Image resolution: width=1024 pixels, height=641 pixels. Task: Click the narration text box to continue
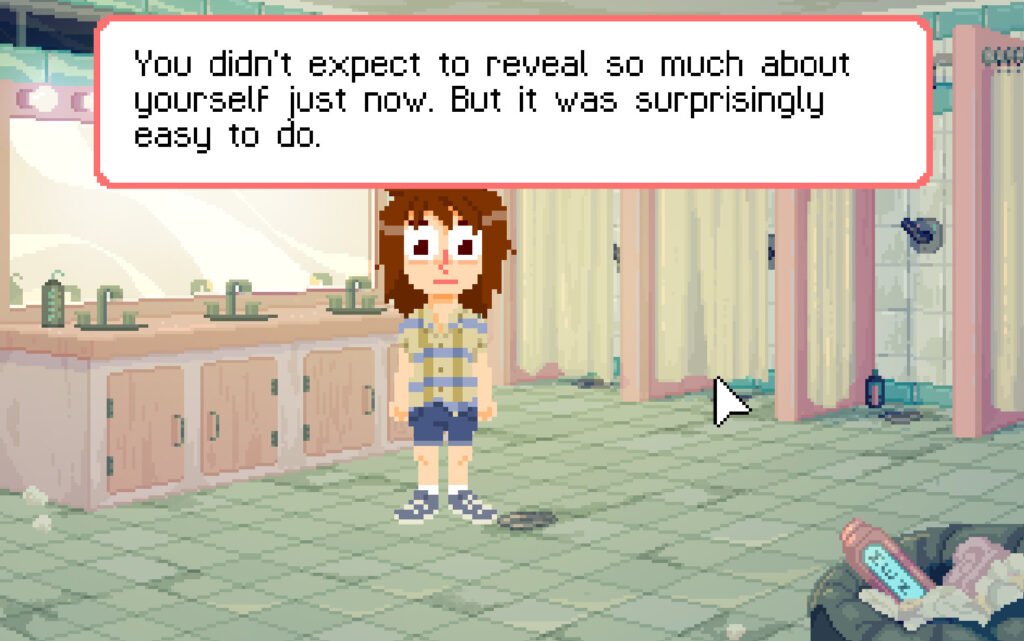pyautogui.click(x=512, y=101)
